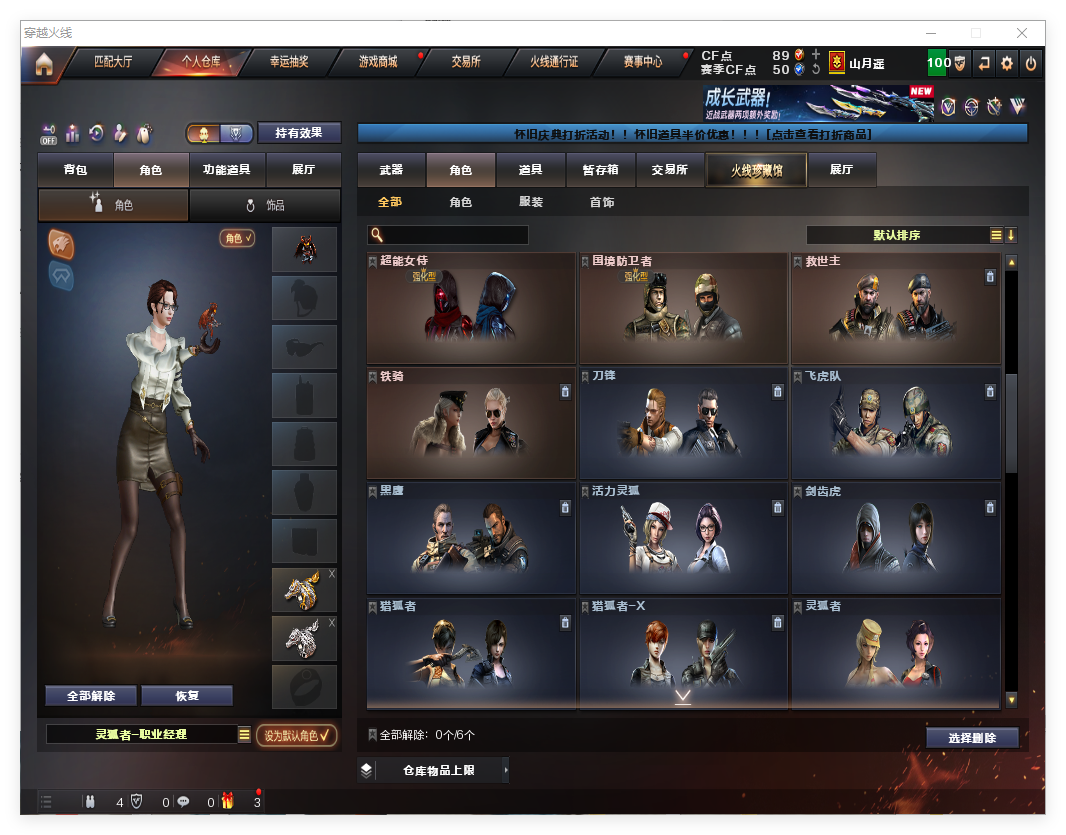Switch to the 道具 items tab
Image resolution: width=1066 pixels, height=835 pixels.
tap(531, 170)
